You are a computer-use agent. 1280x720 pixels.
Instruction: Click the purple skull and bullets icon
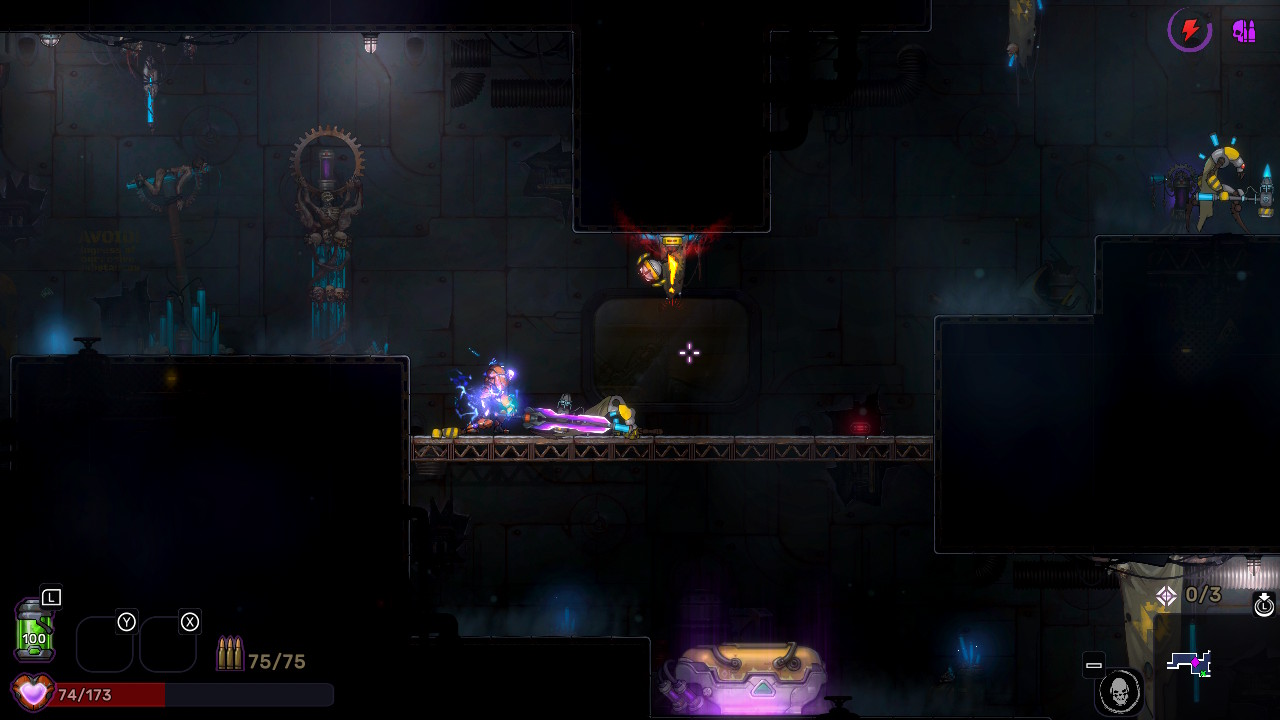pos(1244,31)
